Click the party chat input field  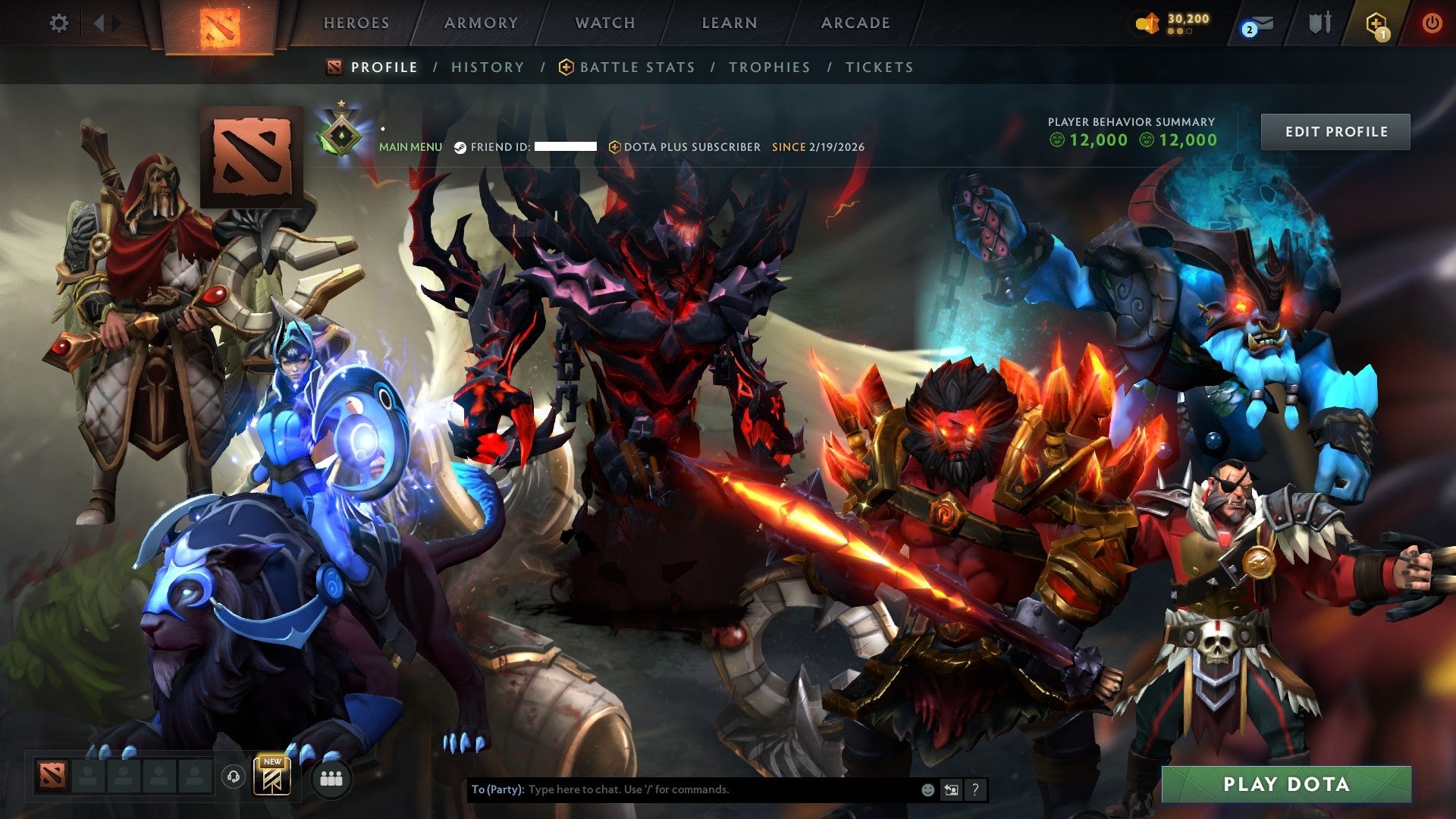(720, 789)
